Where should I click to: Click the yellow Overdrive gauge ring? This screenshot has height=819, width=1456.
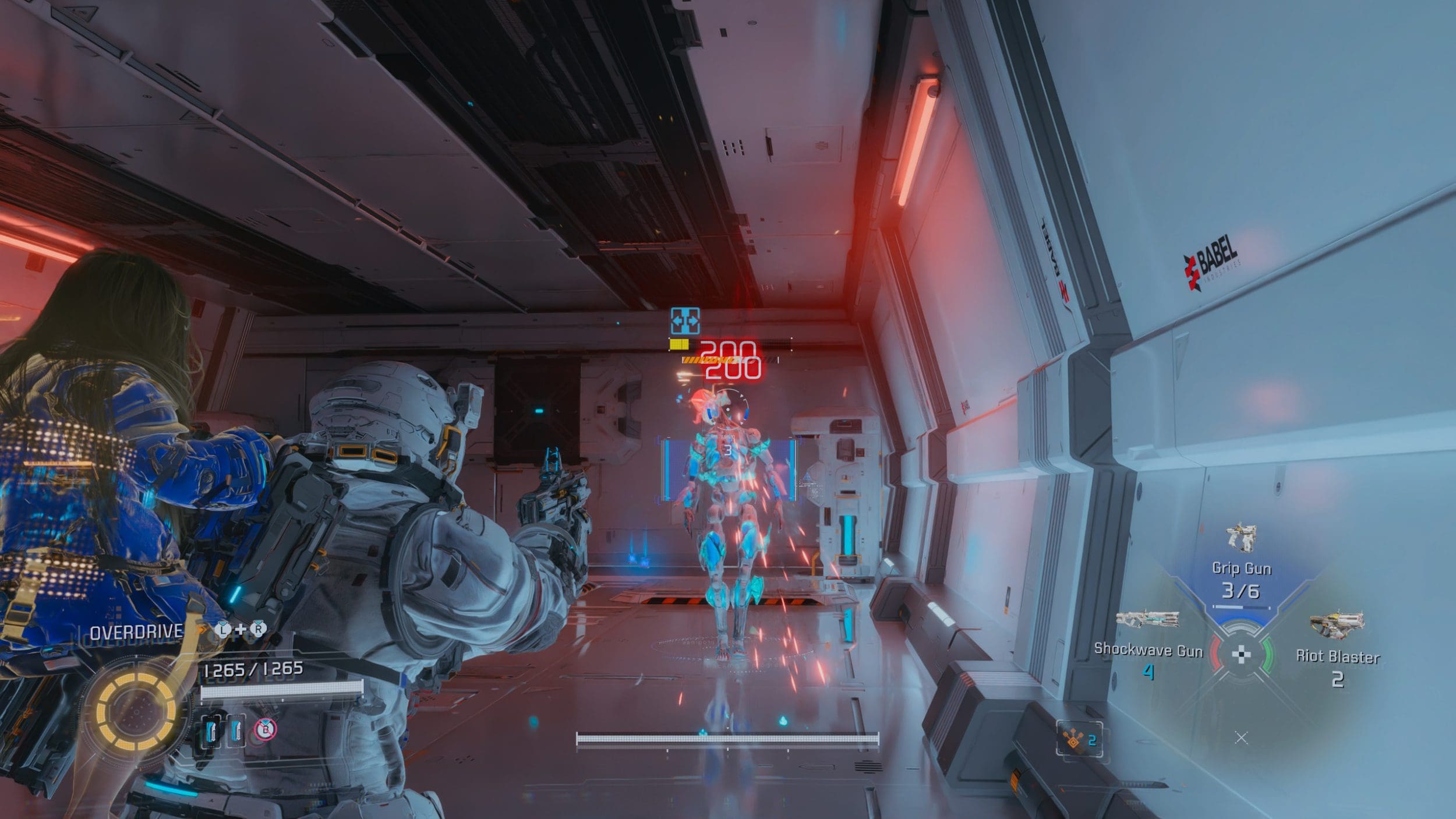136,711
